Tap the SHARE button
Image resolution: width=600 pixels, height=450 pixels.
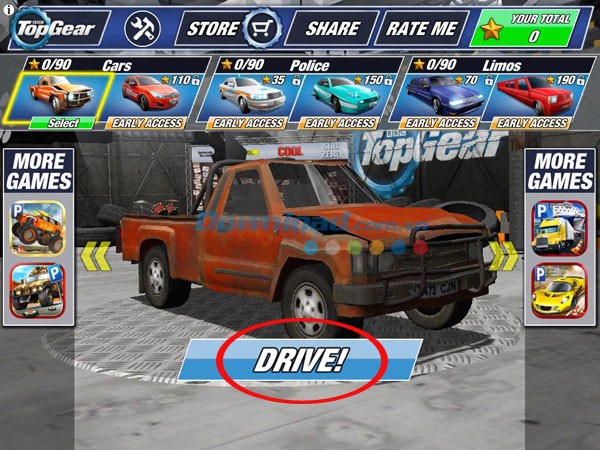click(332, 28)
